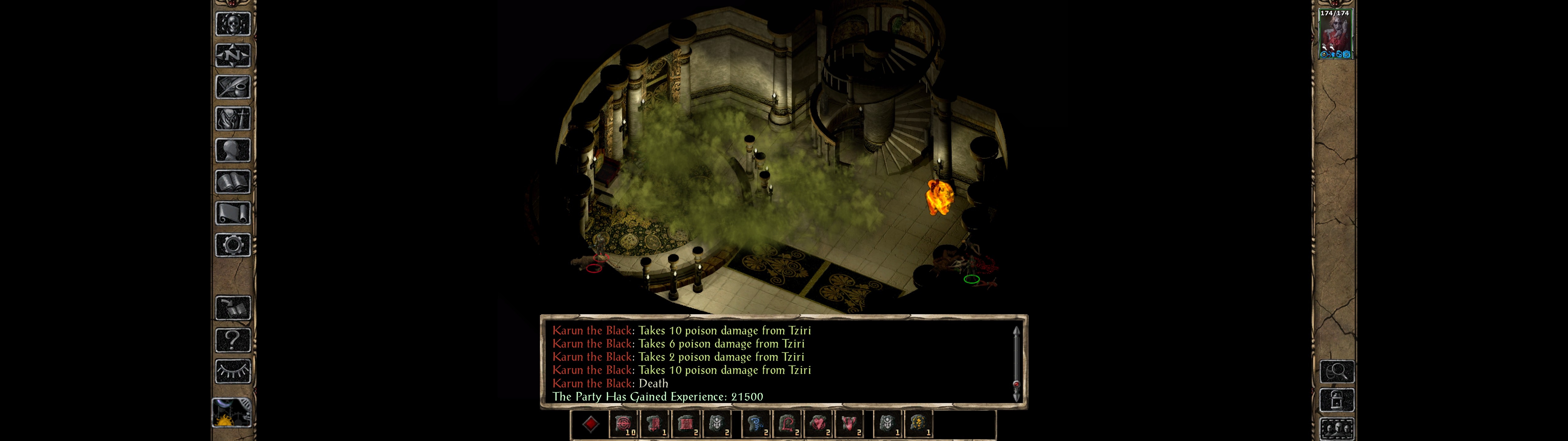Toggle the closed-eye hide interface button

[233, 371]
